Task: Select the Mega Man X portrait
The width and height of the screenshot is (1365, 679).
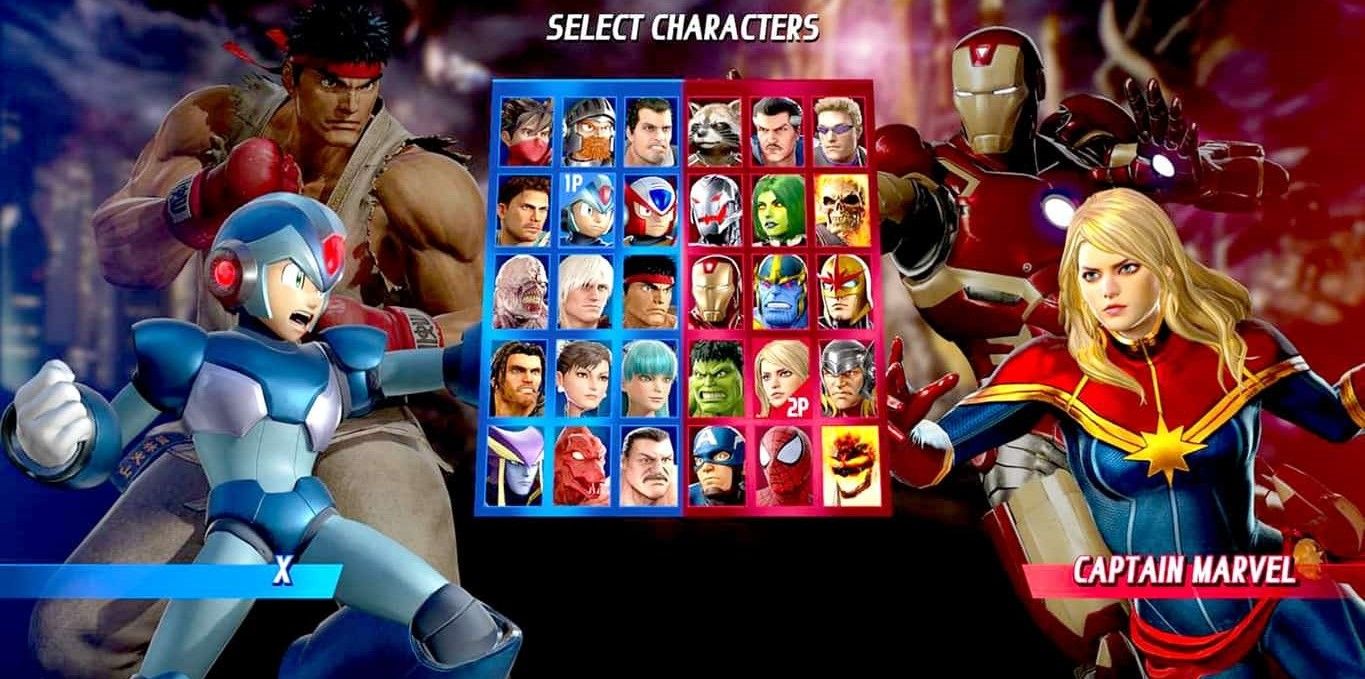Action: 588,211
